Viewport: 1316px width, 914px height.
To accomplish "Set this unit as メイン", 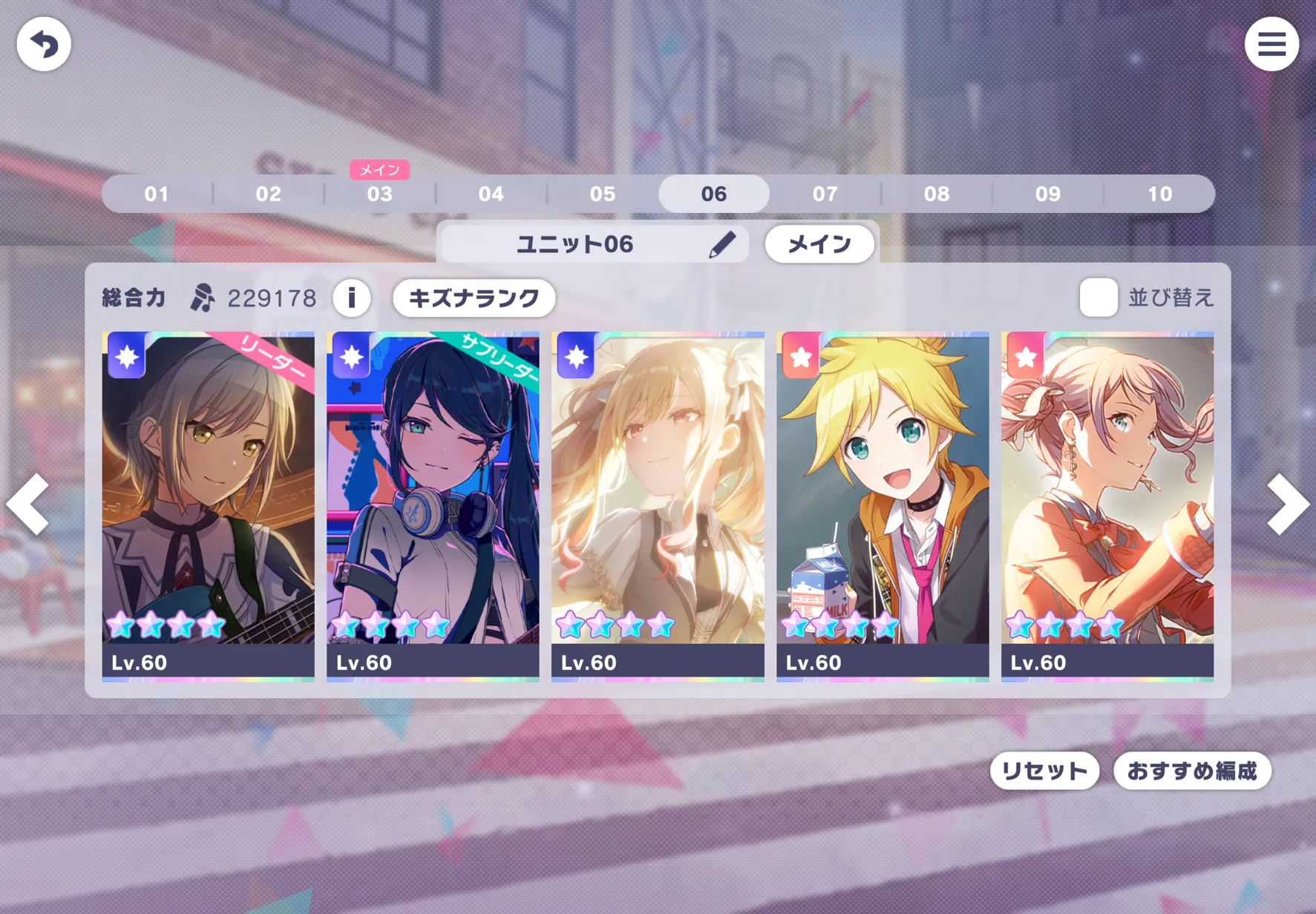I will (x=819, y=244).
